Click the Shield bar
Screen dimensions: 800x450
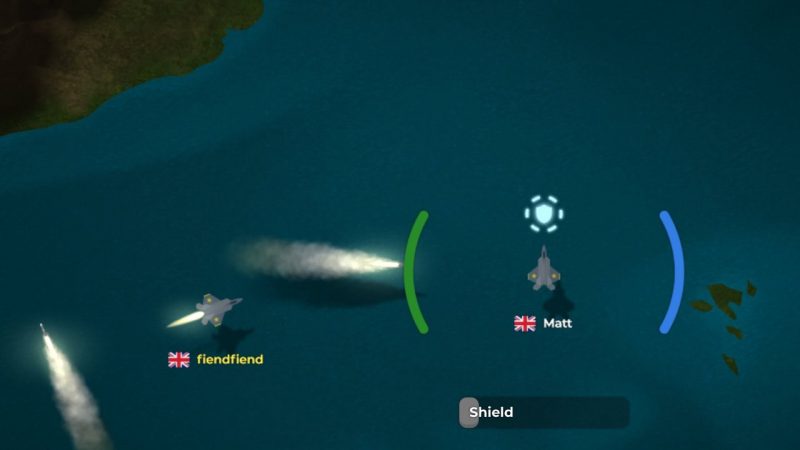pos(544,412)
